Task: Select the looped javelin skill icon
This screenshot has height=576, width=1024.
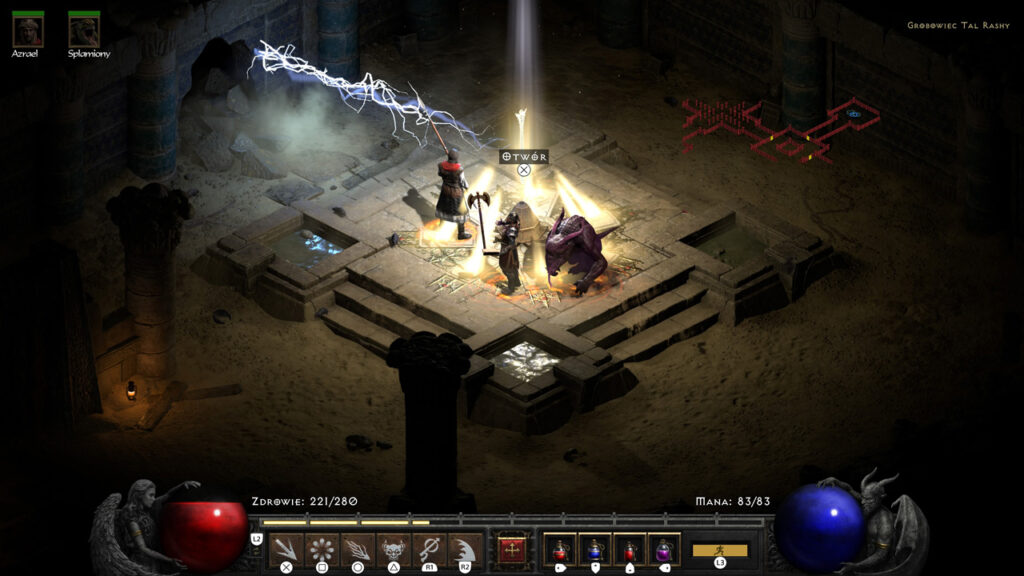Action: [x=429, y=550]
